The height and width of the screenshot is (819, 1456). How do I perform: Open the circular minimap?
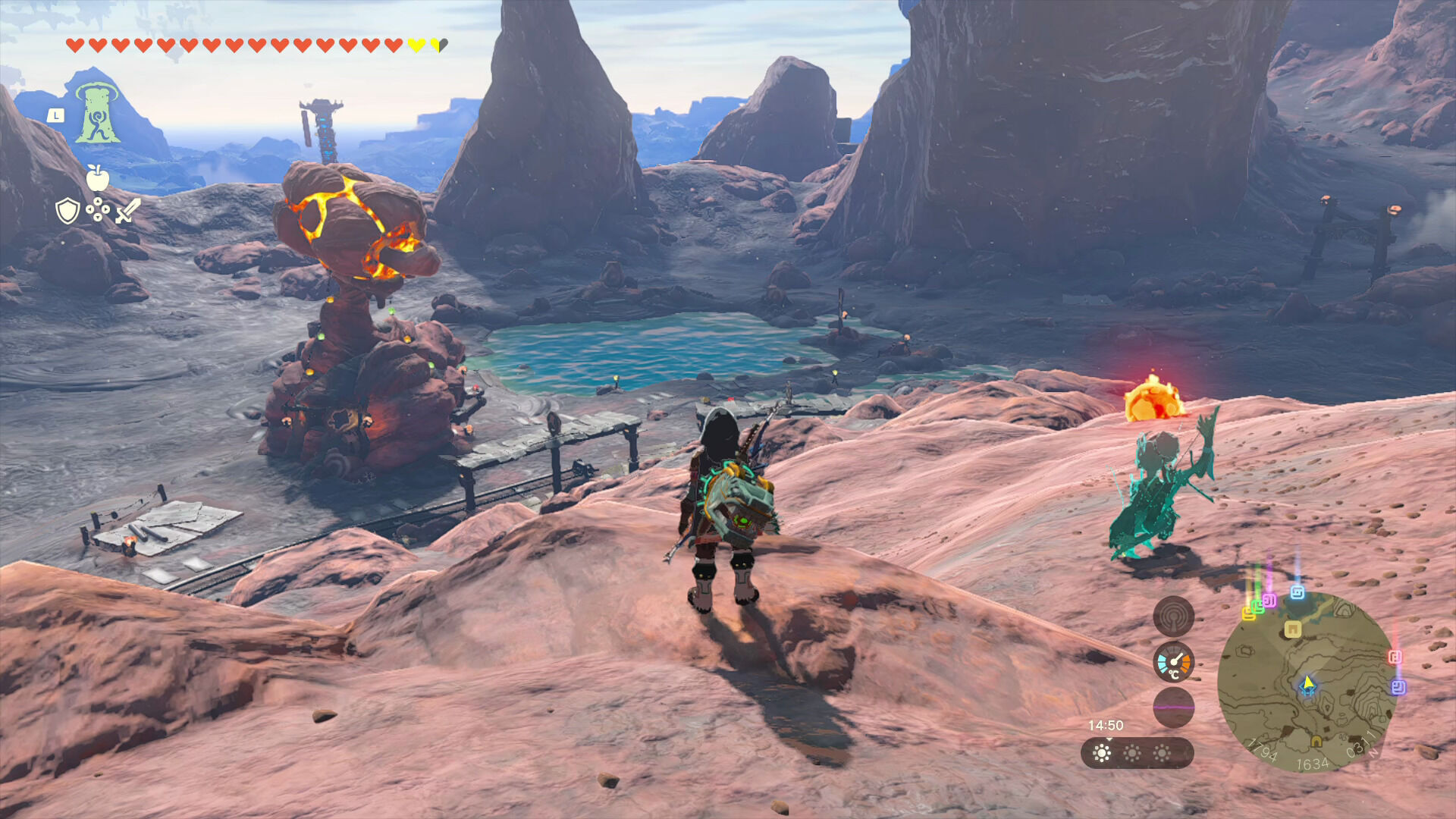(1307, 682)
